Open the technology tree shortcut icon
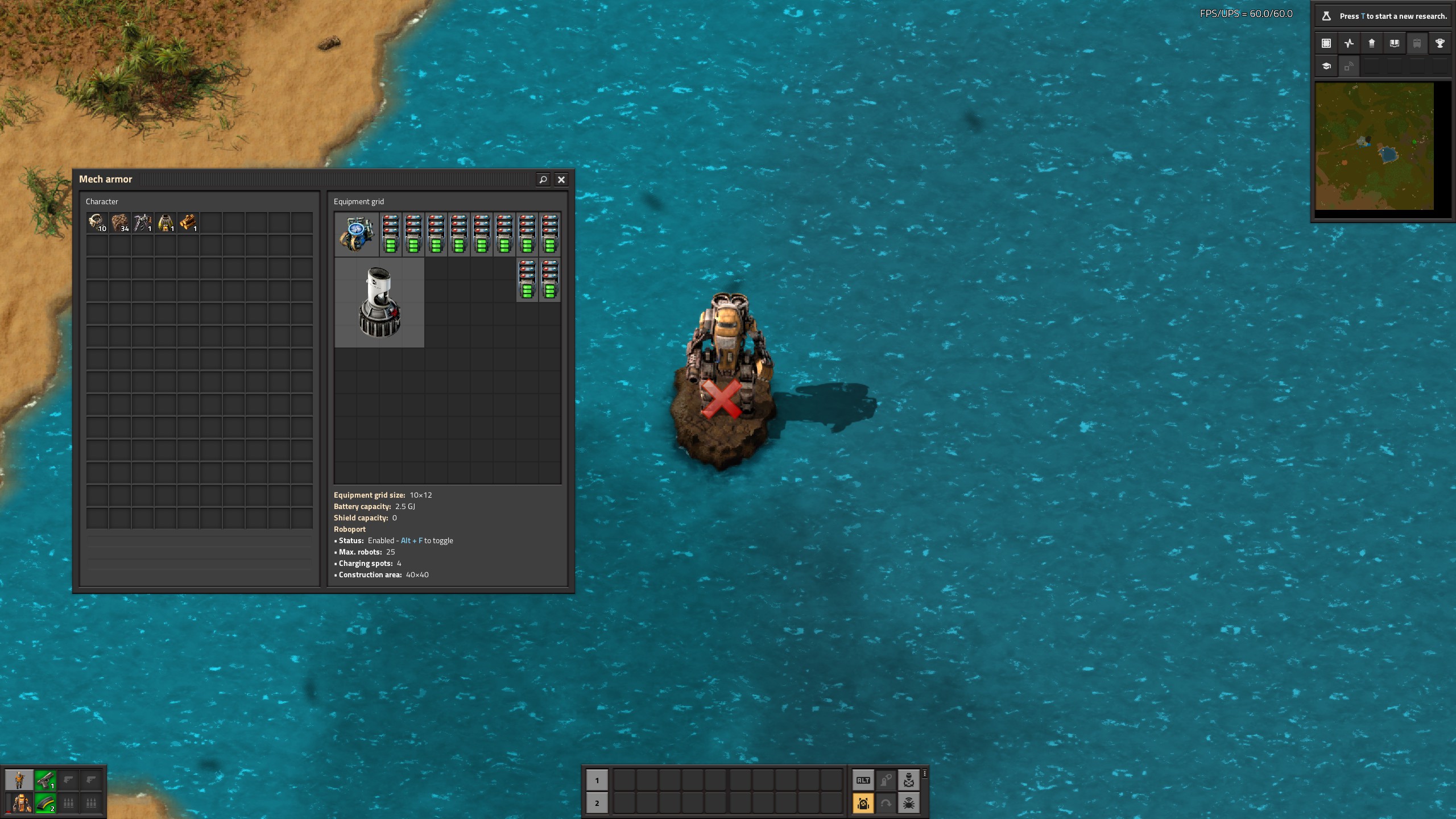This screenshot has height=819, width=1456. (1326, 66)
